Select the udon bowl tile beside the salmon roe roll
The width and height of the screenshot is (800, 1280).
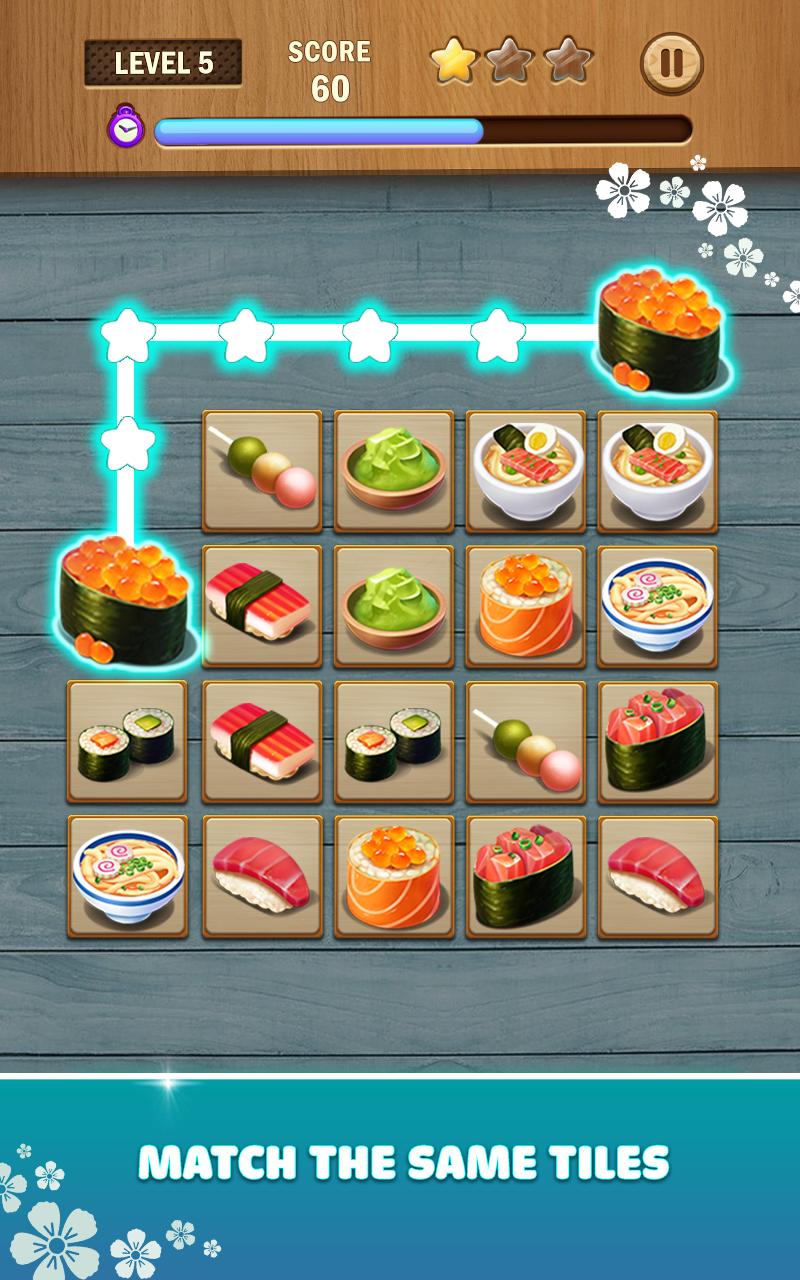(658, 606)
